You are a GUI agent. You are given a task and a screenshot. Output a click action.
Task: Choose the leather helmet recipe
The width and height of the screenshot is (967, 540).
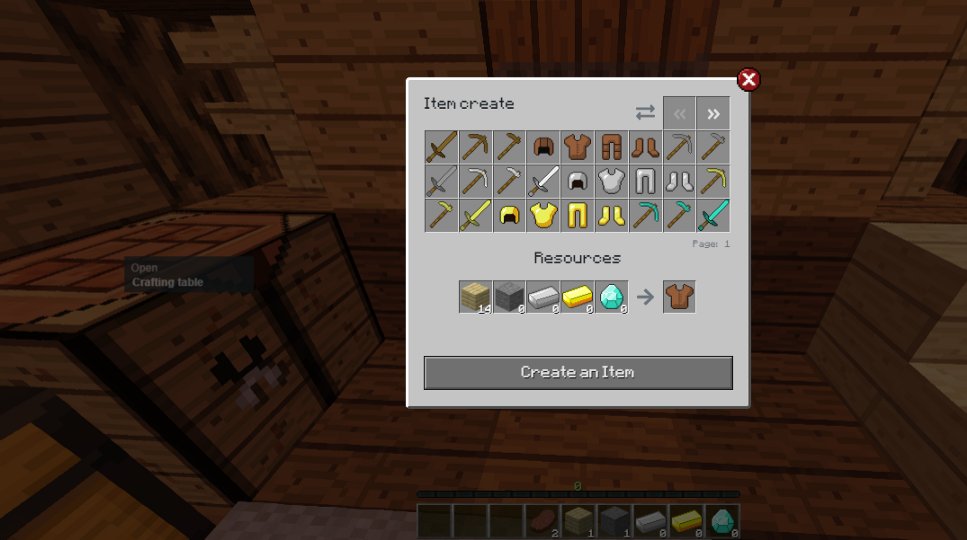(543, 147)
